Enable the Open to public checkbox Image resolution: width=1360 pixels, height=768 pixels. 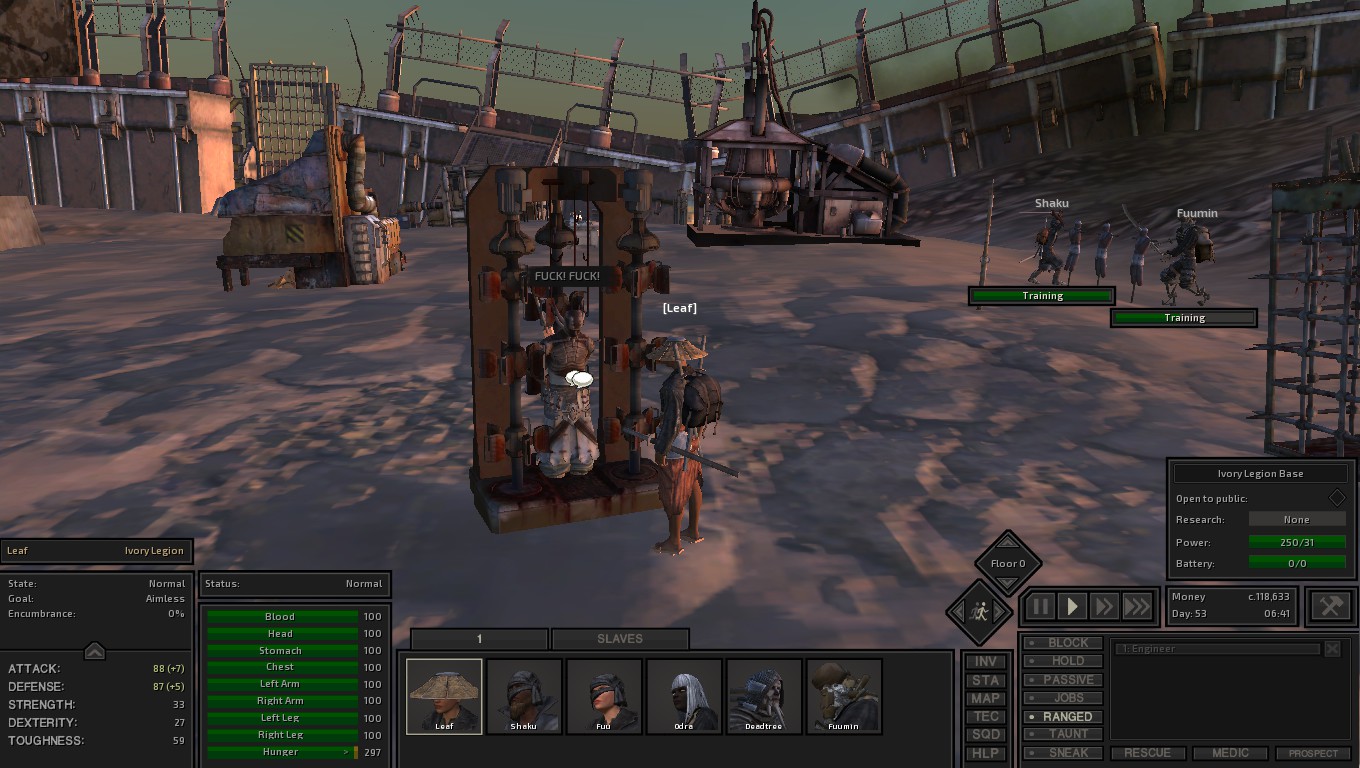coord(1337,497)
